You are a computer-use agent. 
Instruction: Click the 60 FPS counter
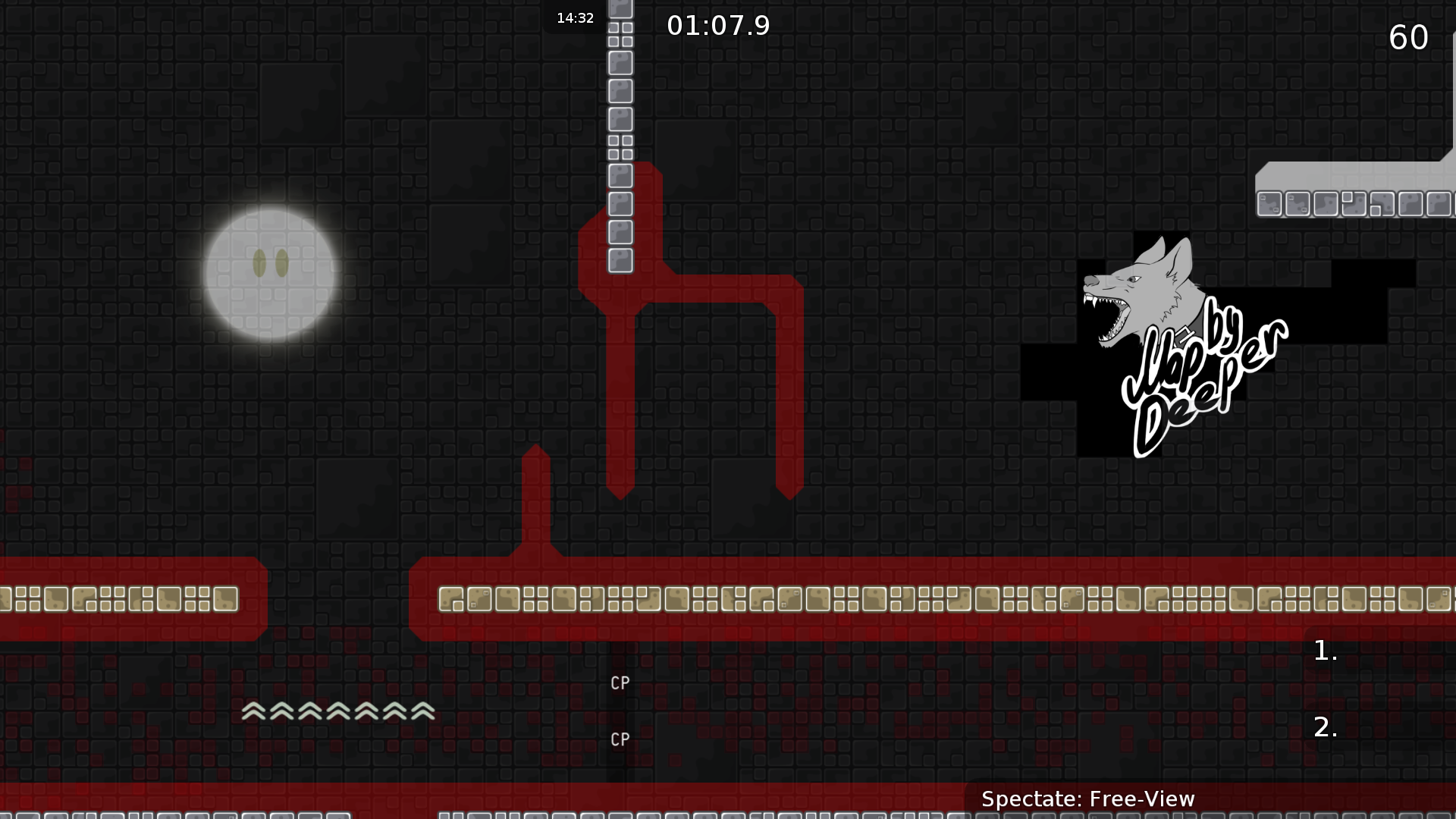1409,38
